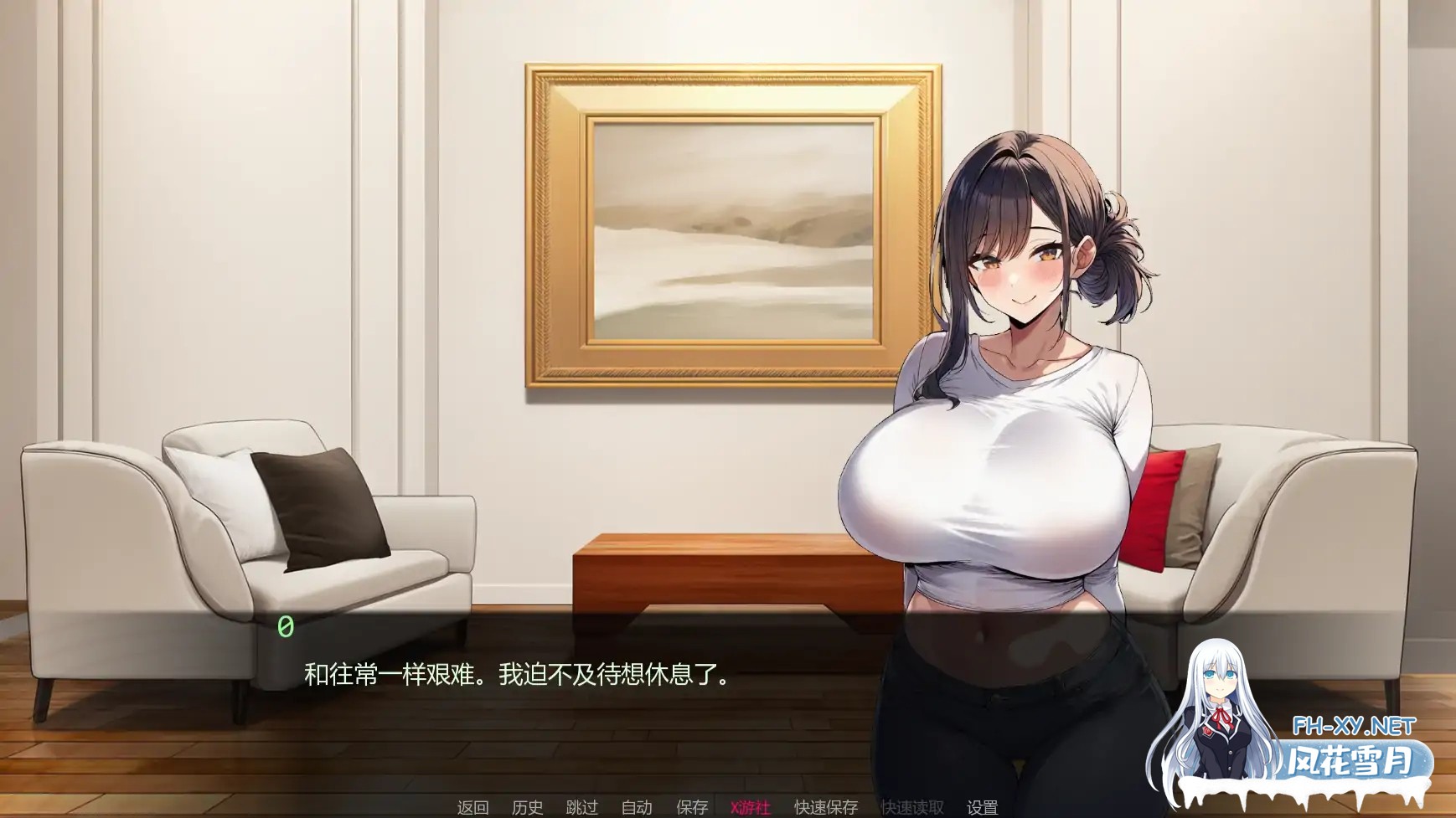This screenshot has width=1456, height=818.
Task: Open the 设置 settings screen
Action: click(x=983, y=807)
